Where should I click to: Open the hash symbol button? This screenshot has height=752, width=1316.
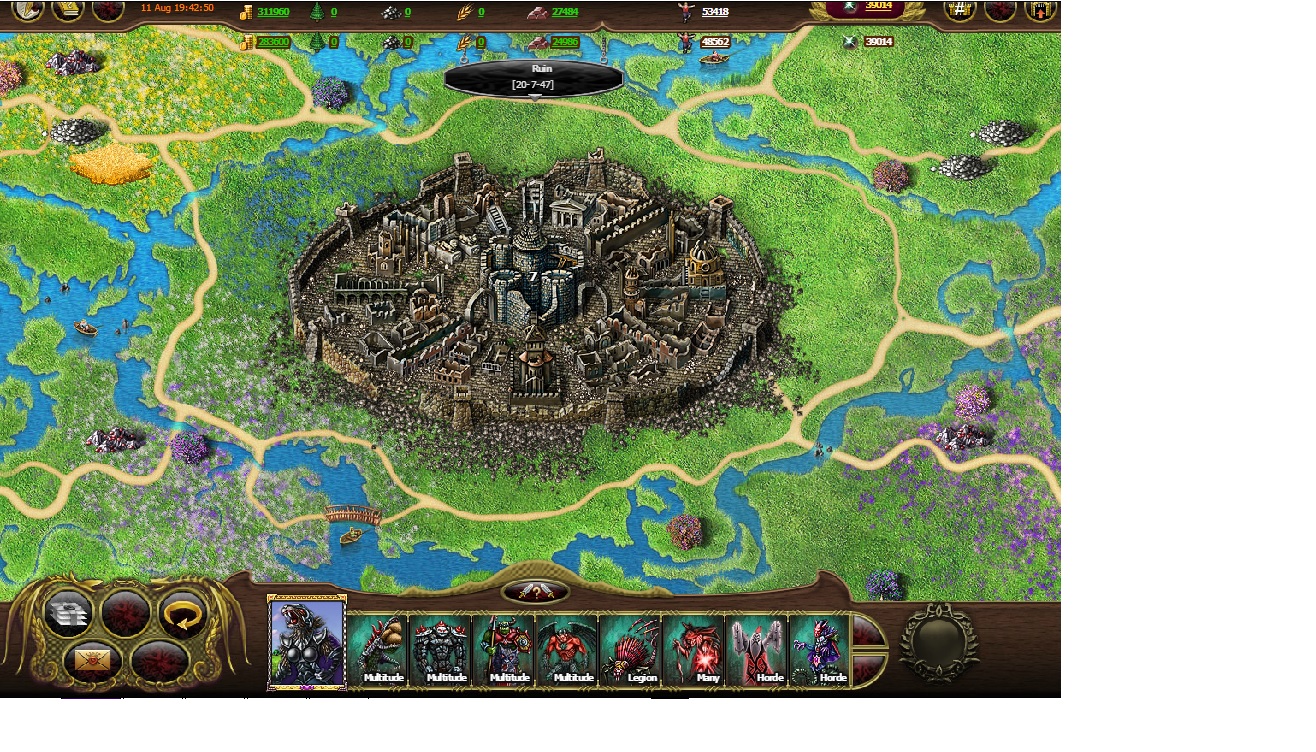coord(960,11)
